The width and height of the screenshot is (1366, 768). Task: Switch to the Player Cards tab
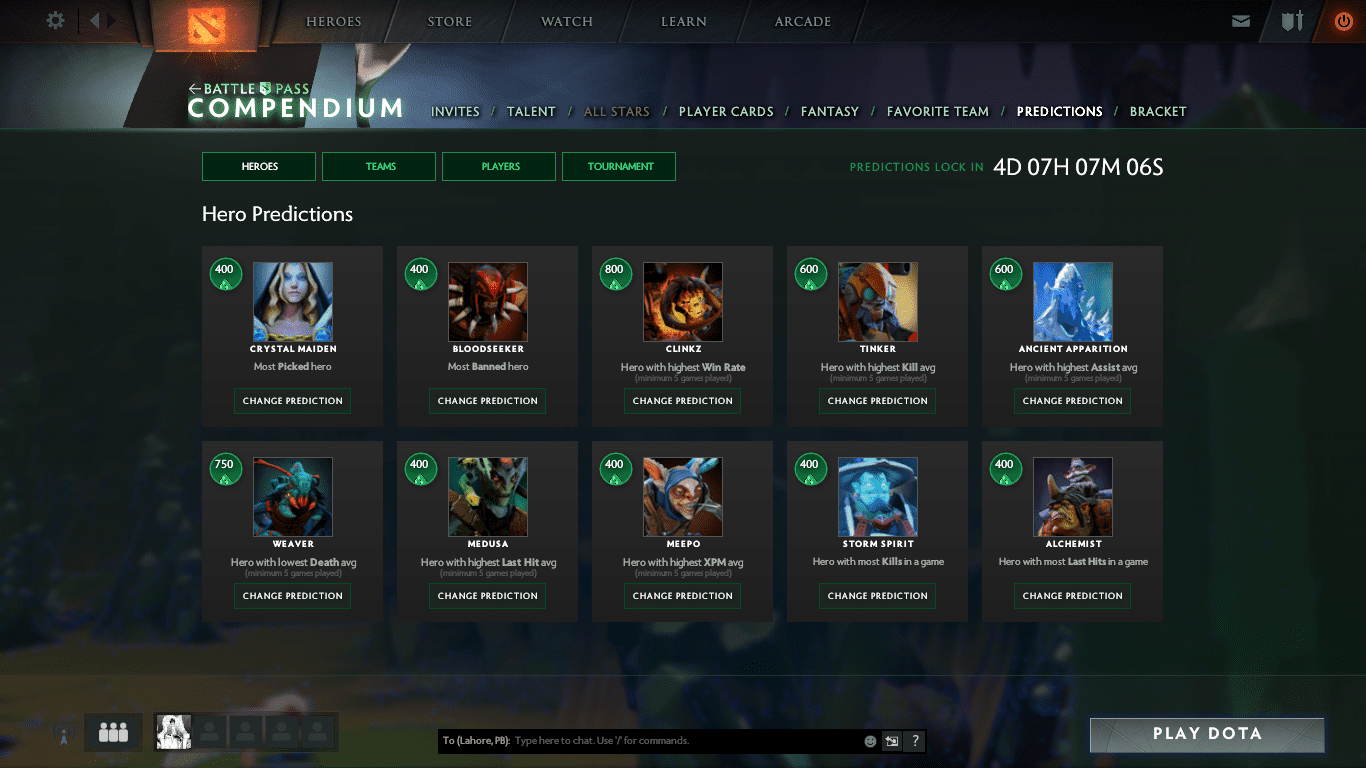pos(726,112)
